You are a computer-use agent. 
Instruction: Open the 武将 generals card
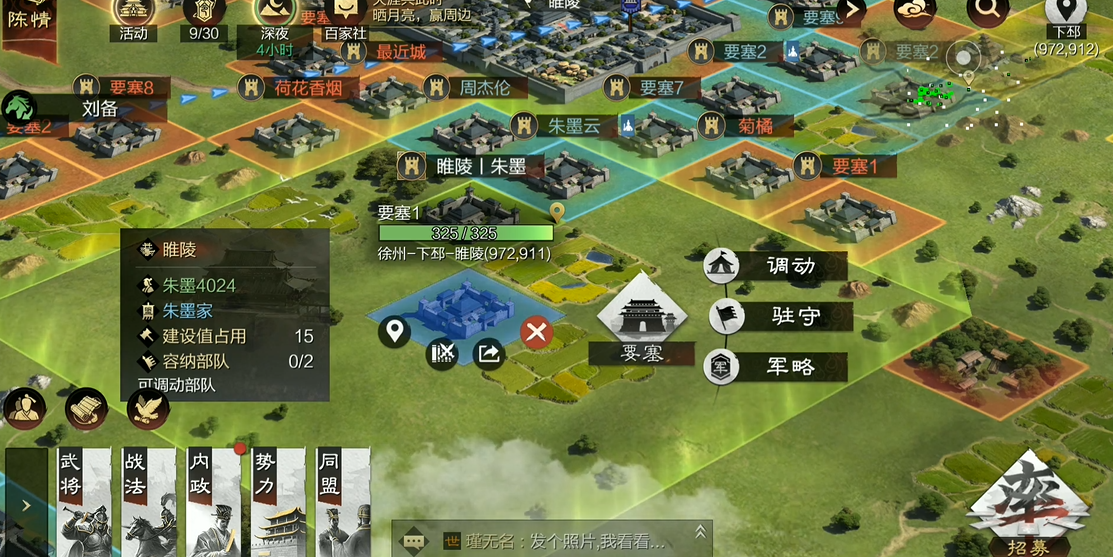pos(84,501)
